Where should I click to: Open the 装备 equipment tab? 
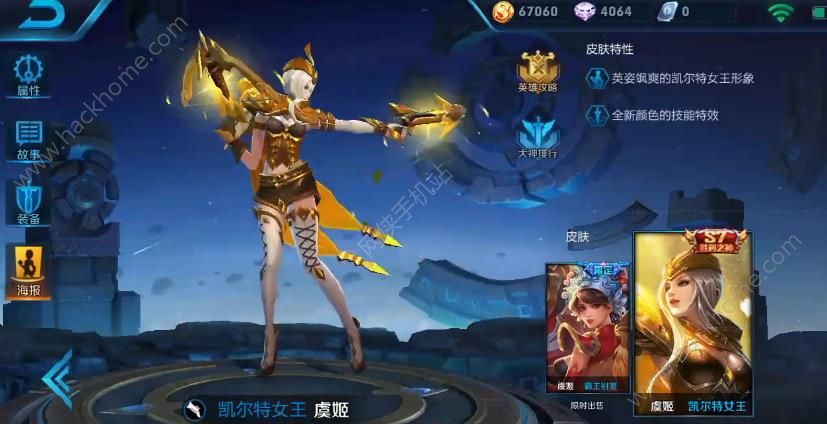point(29,204)
